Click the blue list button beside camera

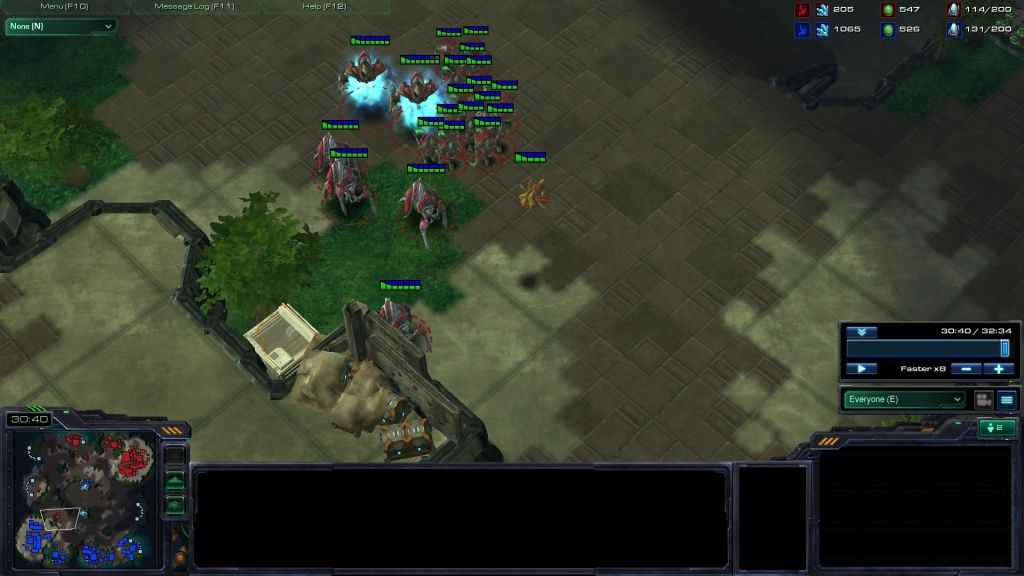pyautogui.click(x=1006, y=399)
